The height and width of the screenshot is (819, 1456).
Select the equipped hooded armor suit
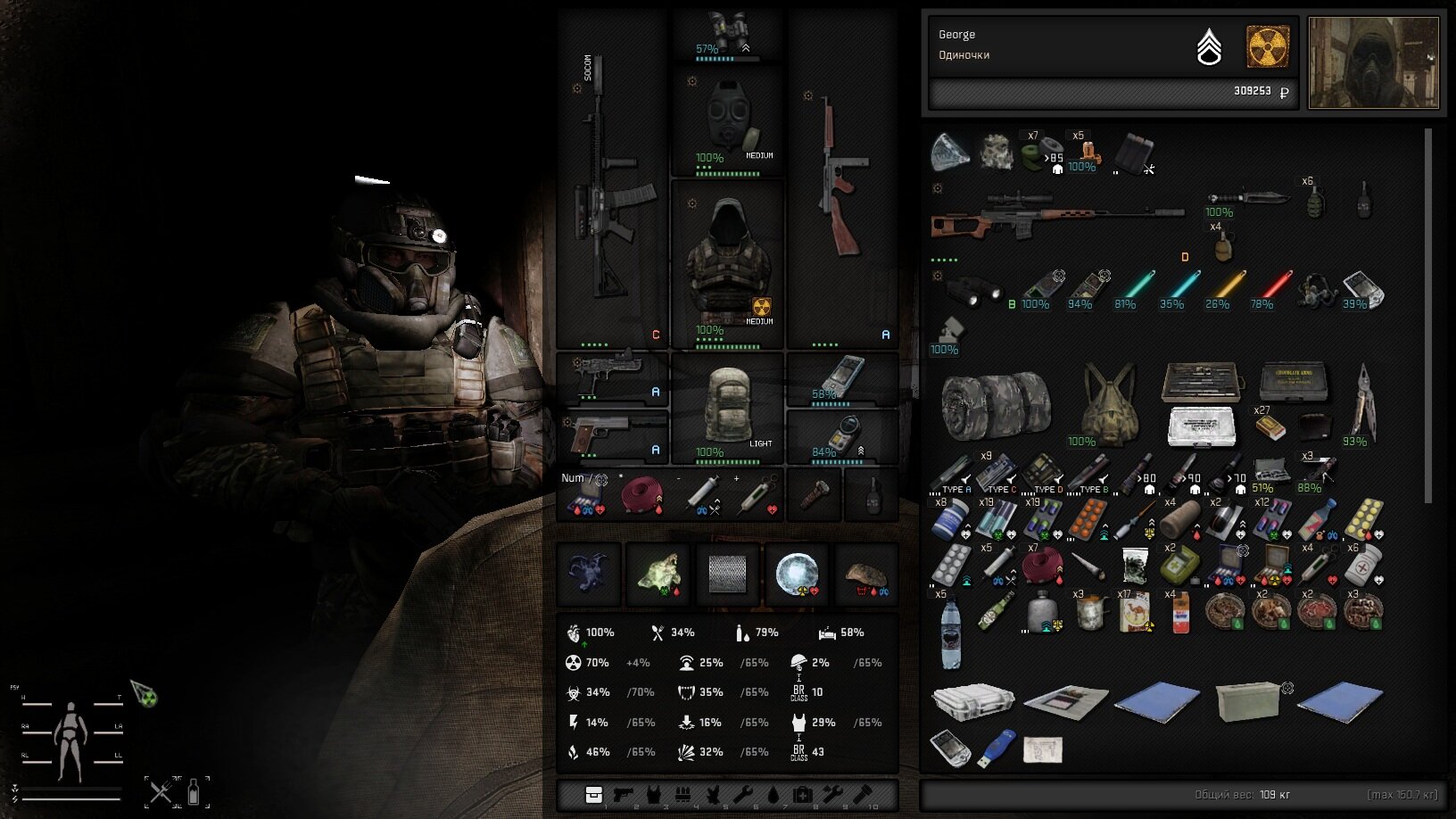pyautogui.click(x=727, y=265)
